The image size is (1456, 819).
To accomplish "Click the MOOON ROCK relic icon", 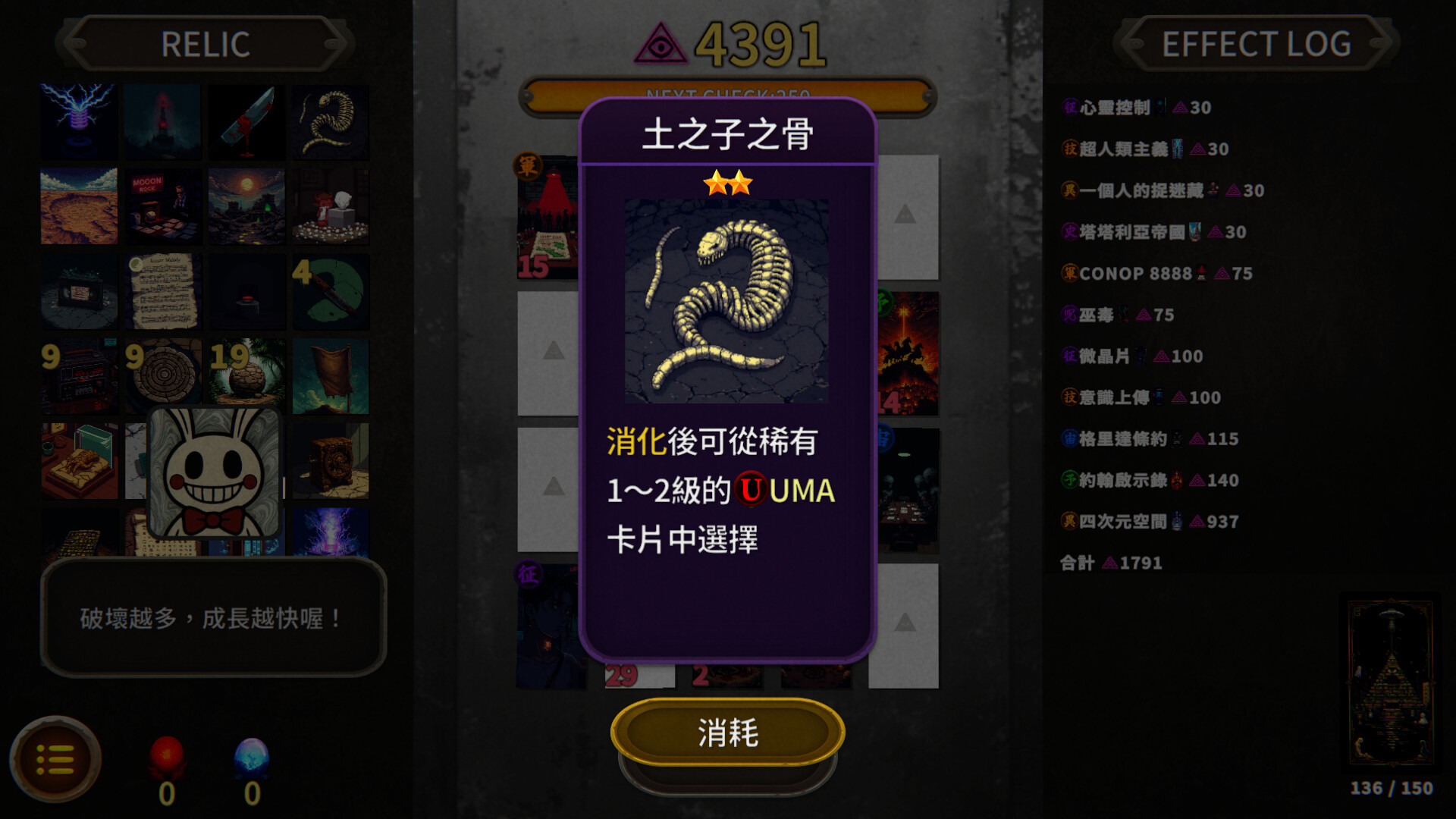I will 162,205.
